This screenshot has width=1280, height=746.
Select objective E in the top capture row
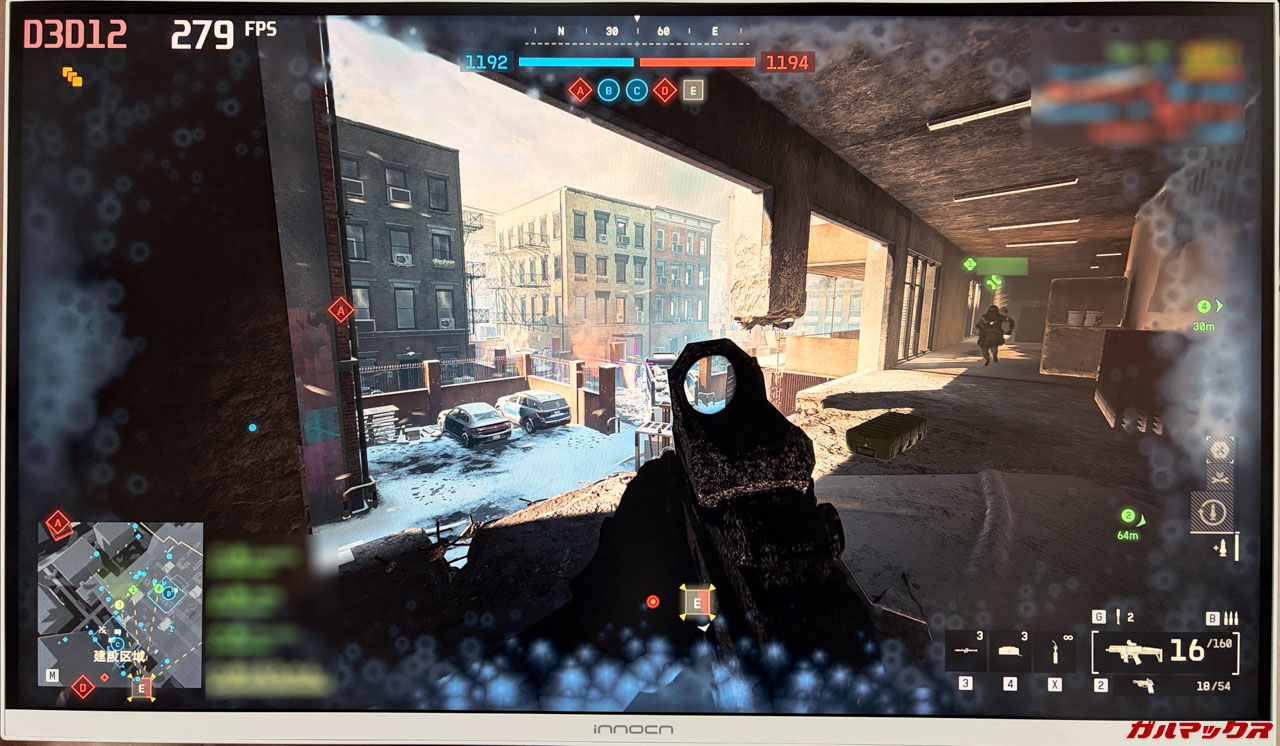click(693, 91)
